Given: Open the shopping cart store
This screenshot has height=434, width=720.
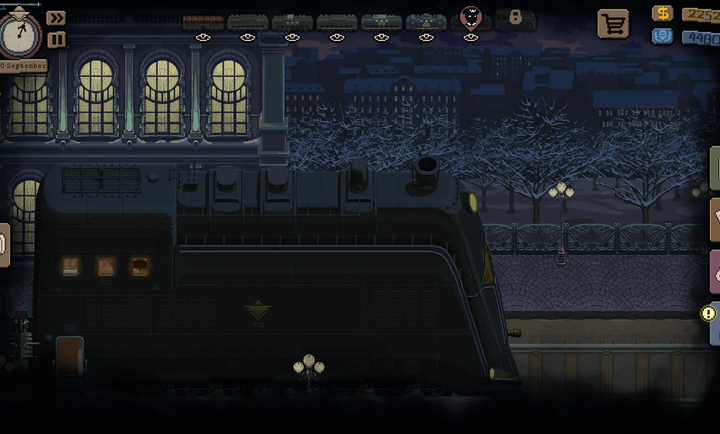Looking at the screenshot, I should click(x=612, y=23).
